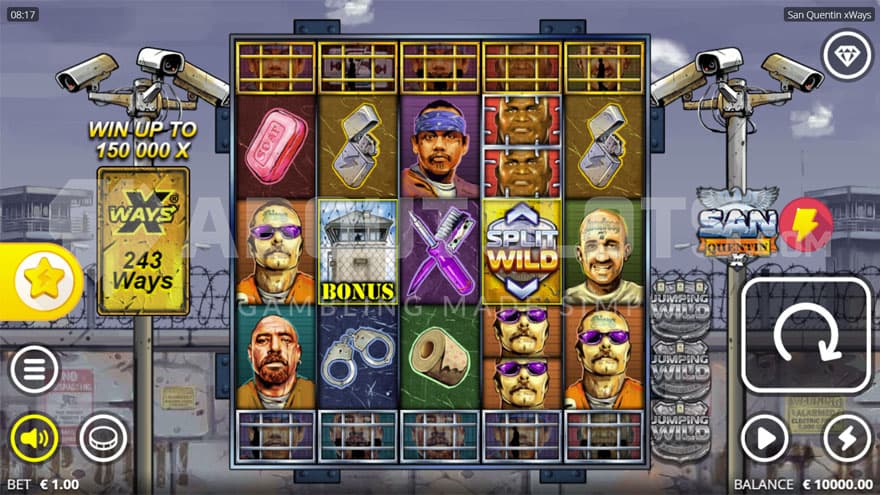Open the yellow star bonus feature panel
The width and height of the screenshot is (880, 495).
[x=42, y=282]
